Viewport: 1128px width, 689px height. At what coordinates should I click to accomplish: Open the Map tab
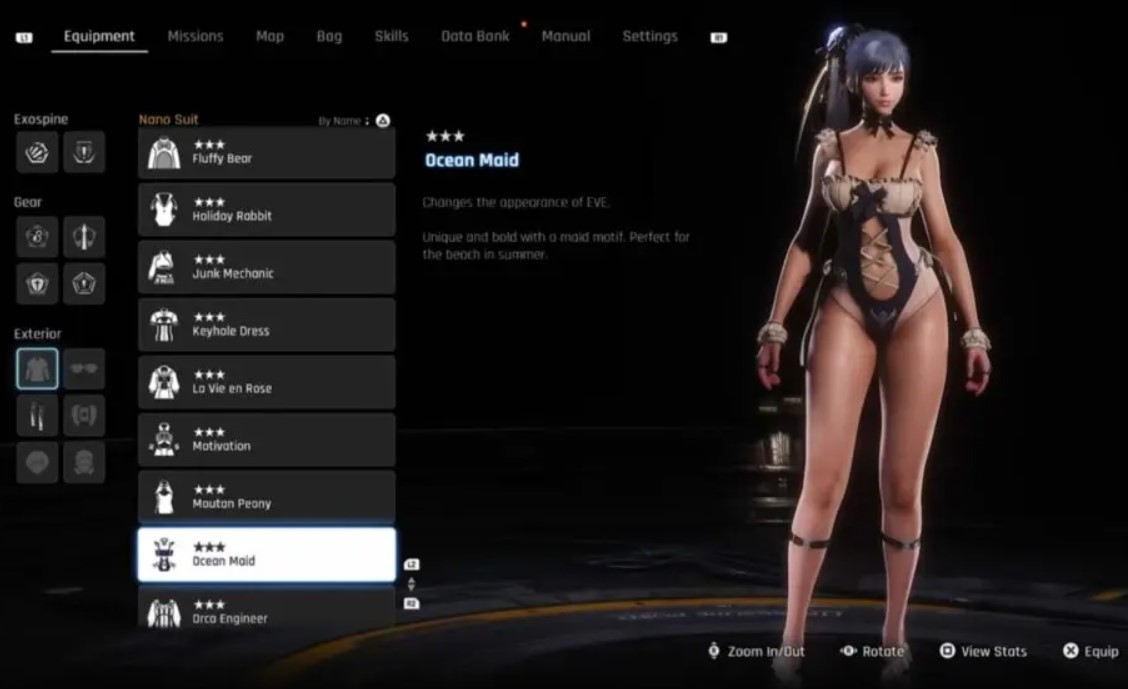click(269, 36)
